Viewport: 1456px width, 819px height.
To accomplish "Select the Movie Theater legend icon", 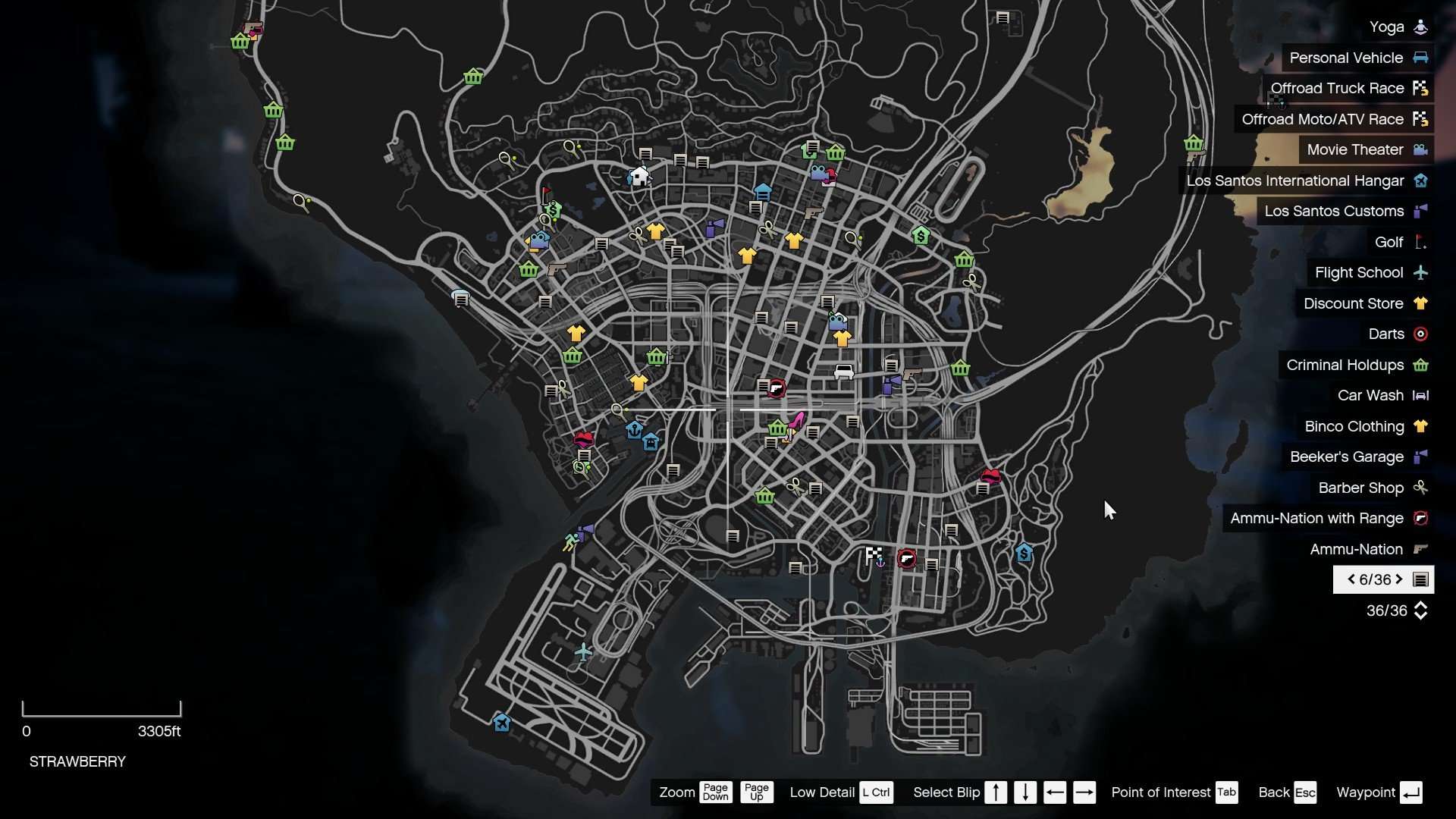I will [x=1422, y=149].
